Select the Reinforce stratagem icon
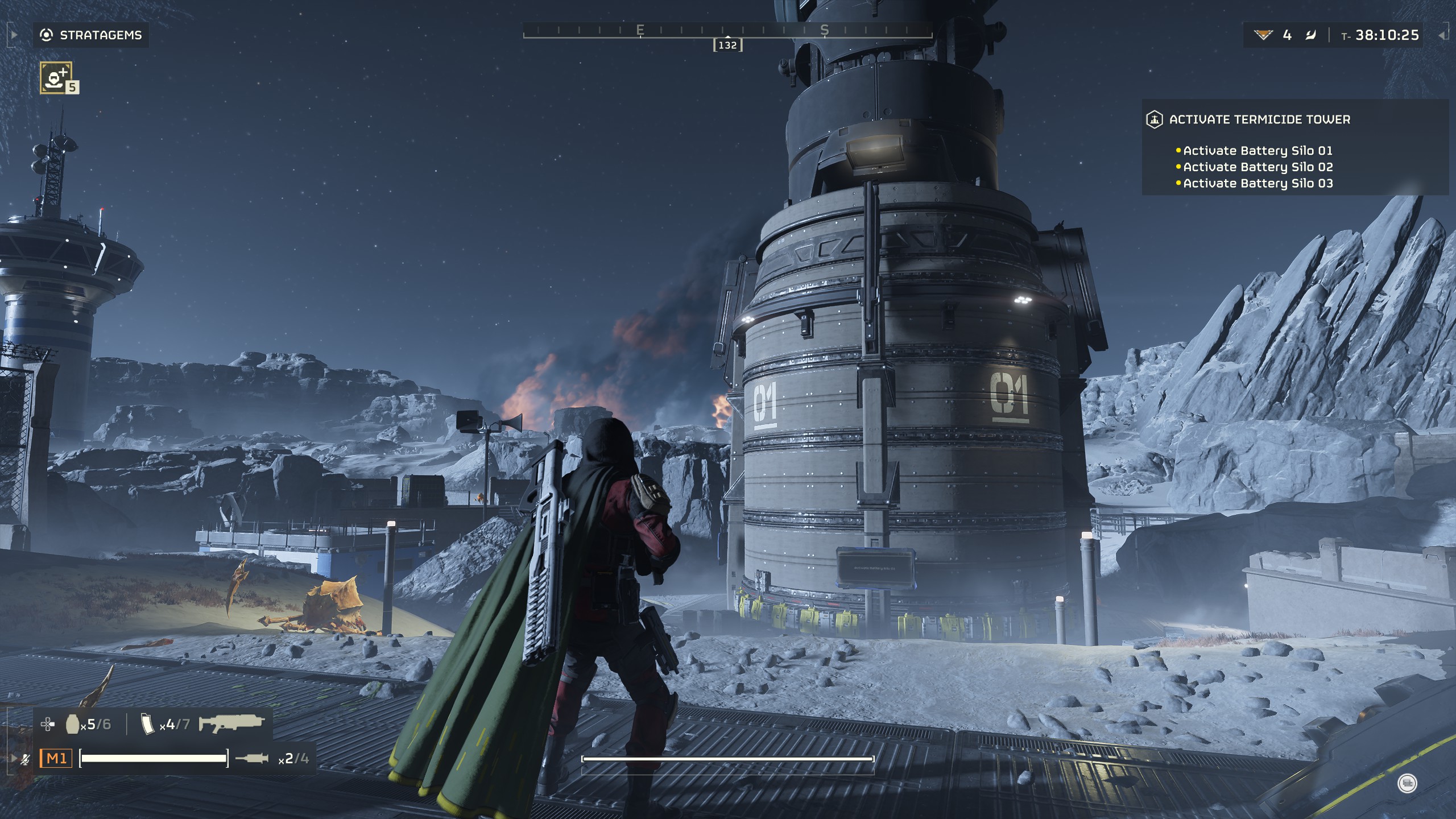This screenshot has width=1456, height=819. pyautogui.click(x=56, y=77)
